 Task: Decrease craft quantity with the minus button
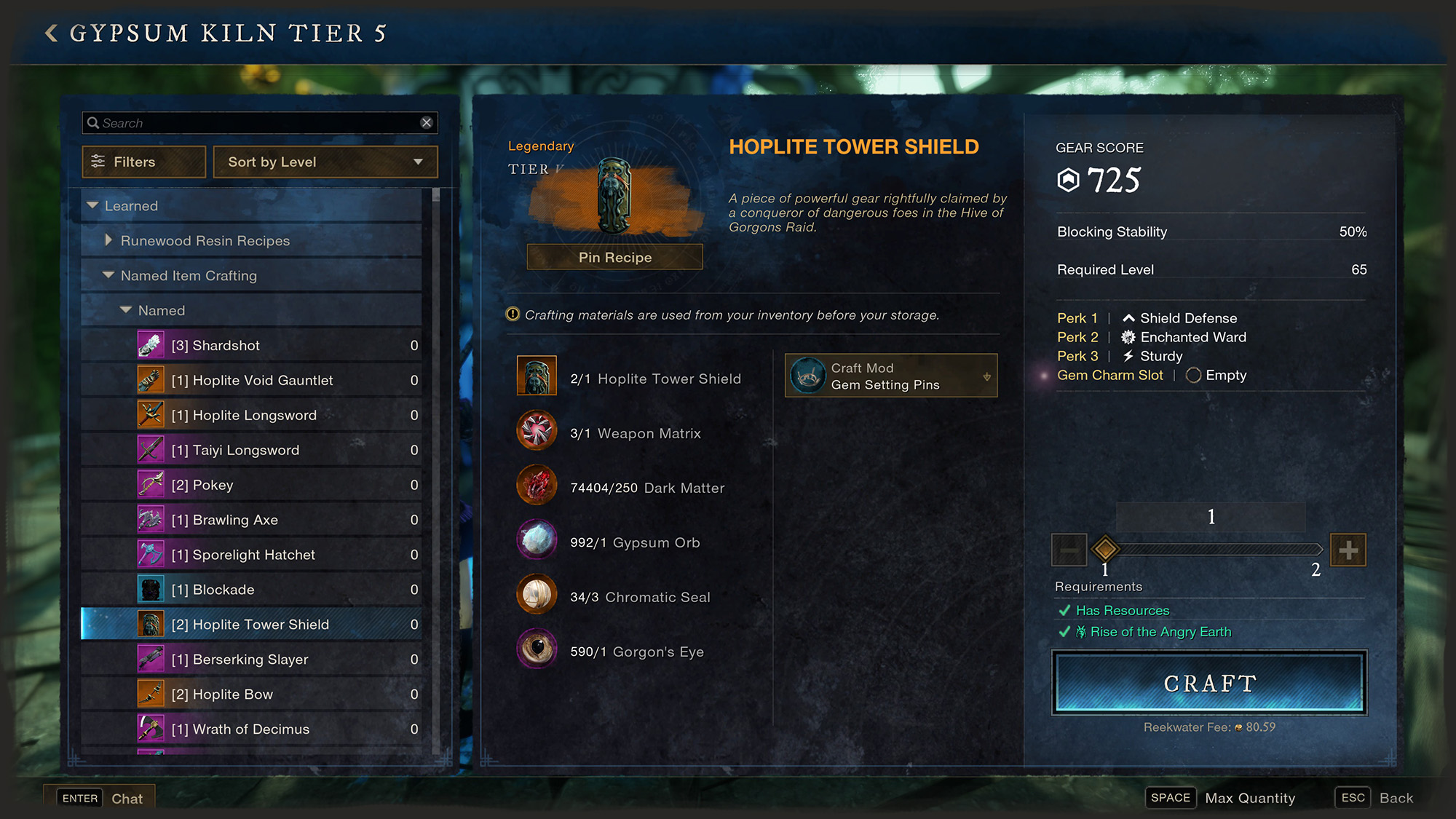click(x=1069, y=550)
